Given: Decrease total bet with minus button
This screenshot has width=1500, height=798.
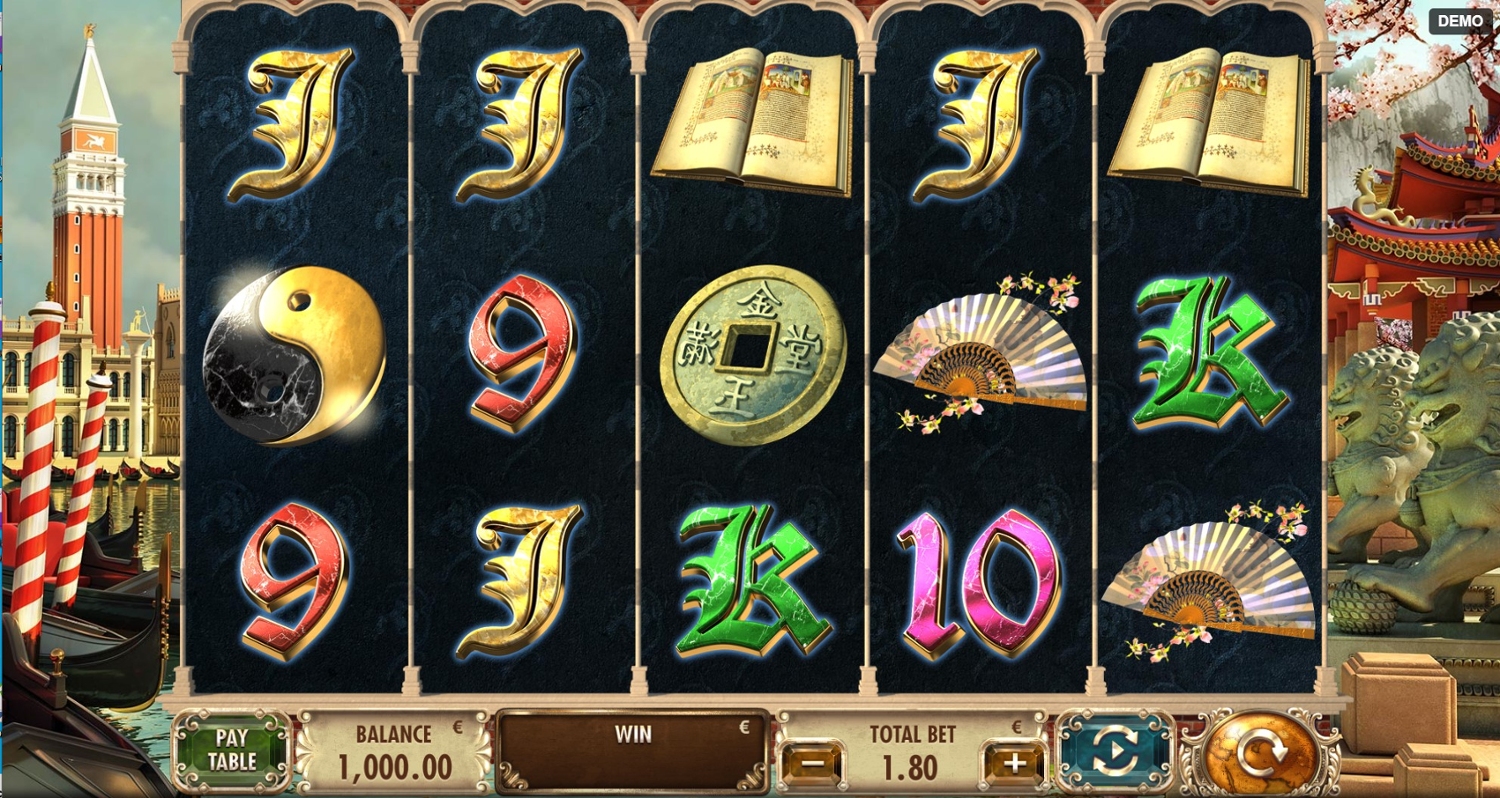Looking at the screenshot, I should tap(812, 765).
